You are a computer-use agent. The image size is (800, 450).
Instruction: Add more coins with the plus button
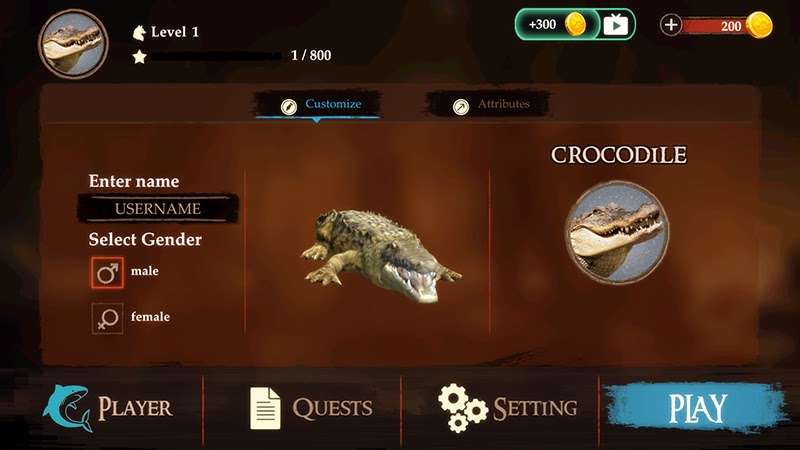click(x=672, y=25)
